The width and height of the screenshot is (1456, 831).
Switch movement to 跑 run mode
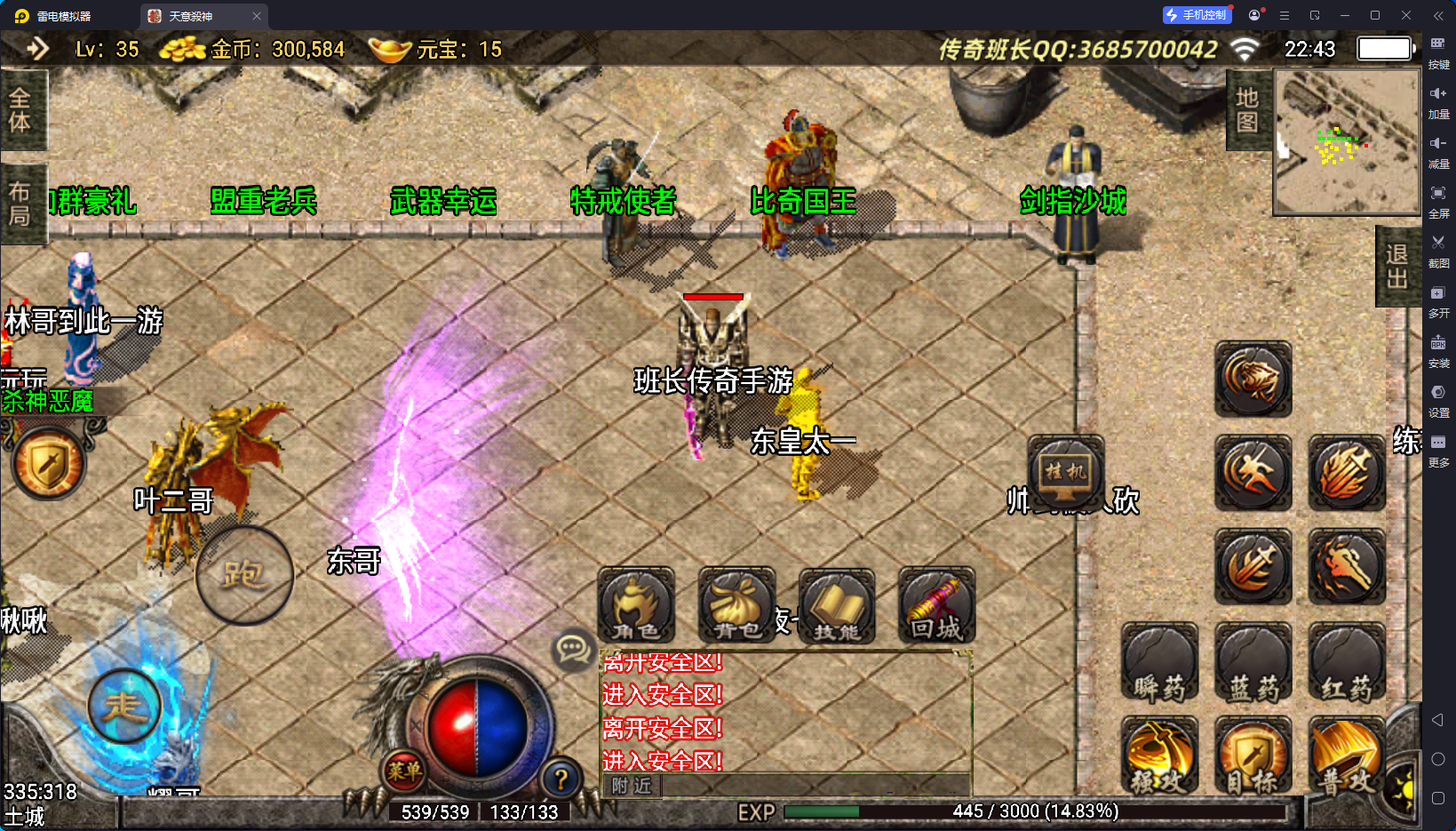pos(244,575)
